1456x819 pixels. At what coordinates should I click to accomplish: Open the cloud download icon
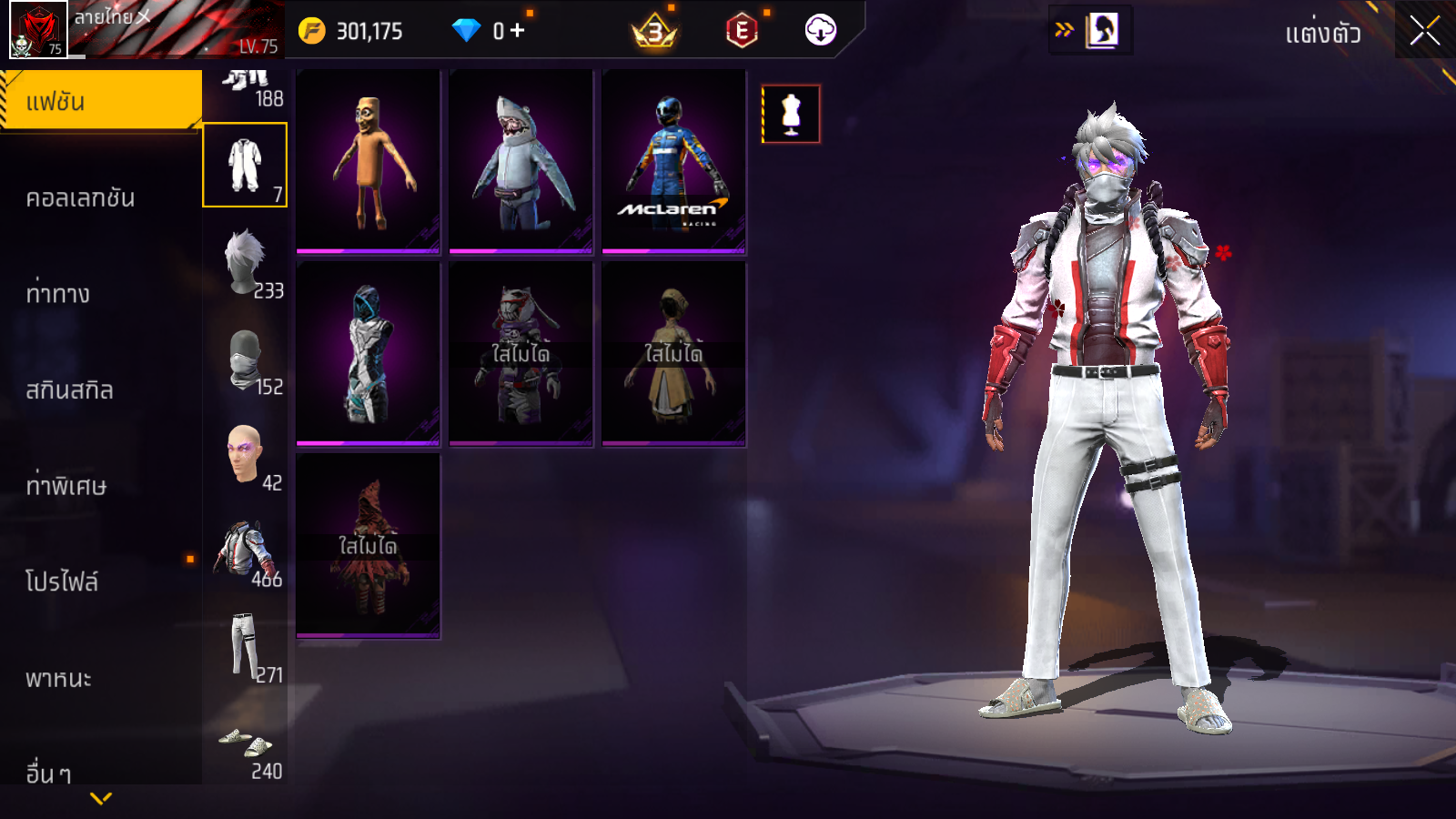(x=820, y=31)
